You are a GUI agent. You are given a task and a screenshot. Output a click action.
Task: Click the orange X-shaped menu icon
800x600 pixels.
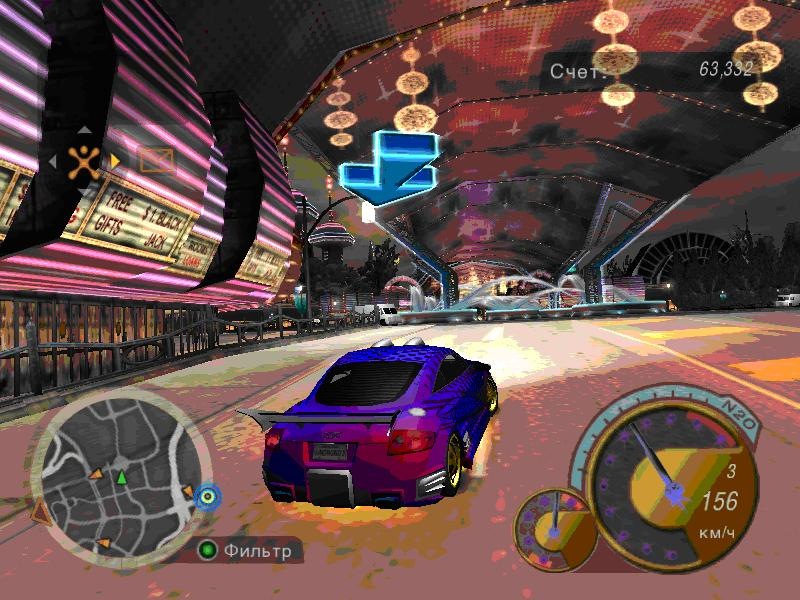(84, 160)
